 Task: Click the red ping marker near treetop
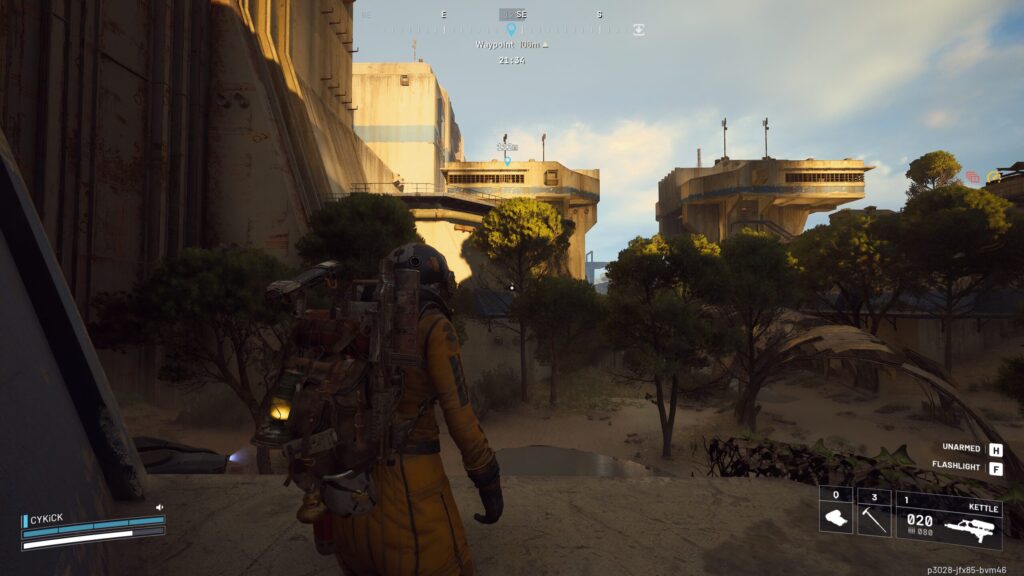(972, 177)
